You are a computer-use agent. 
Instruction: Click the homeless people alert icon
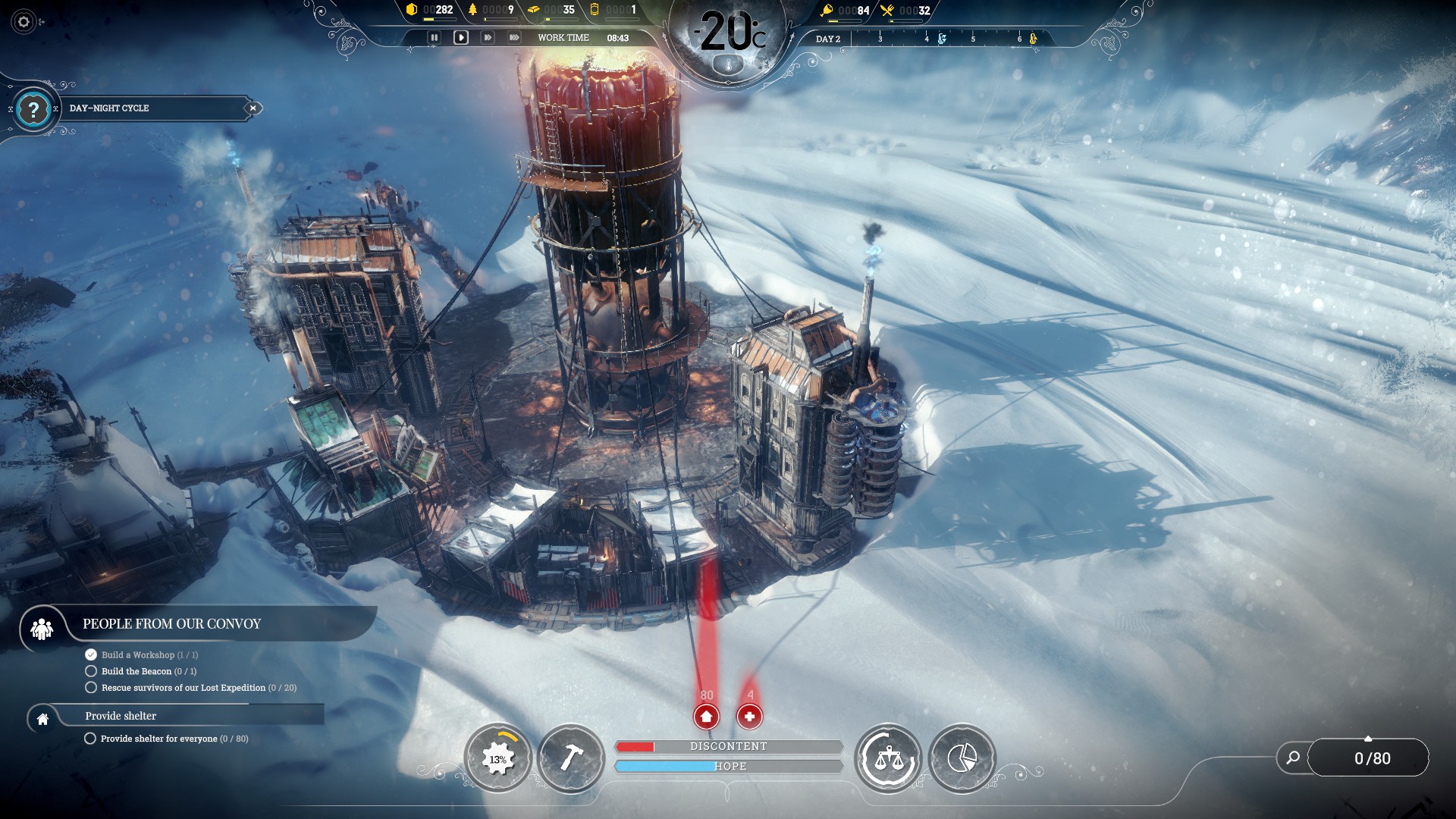click(x=706, y=716)
